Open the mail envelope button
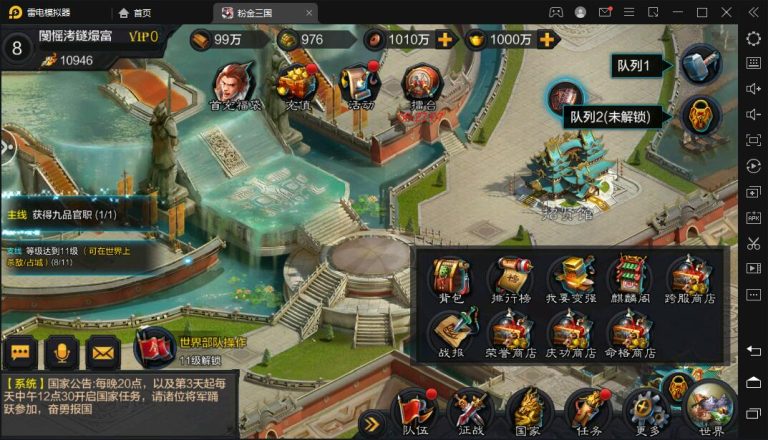 point(101,352)
